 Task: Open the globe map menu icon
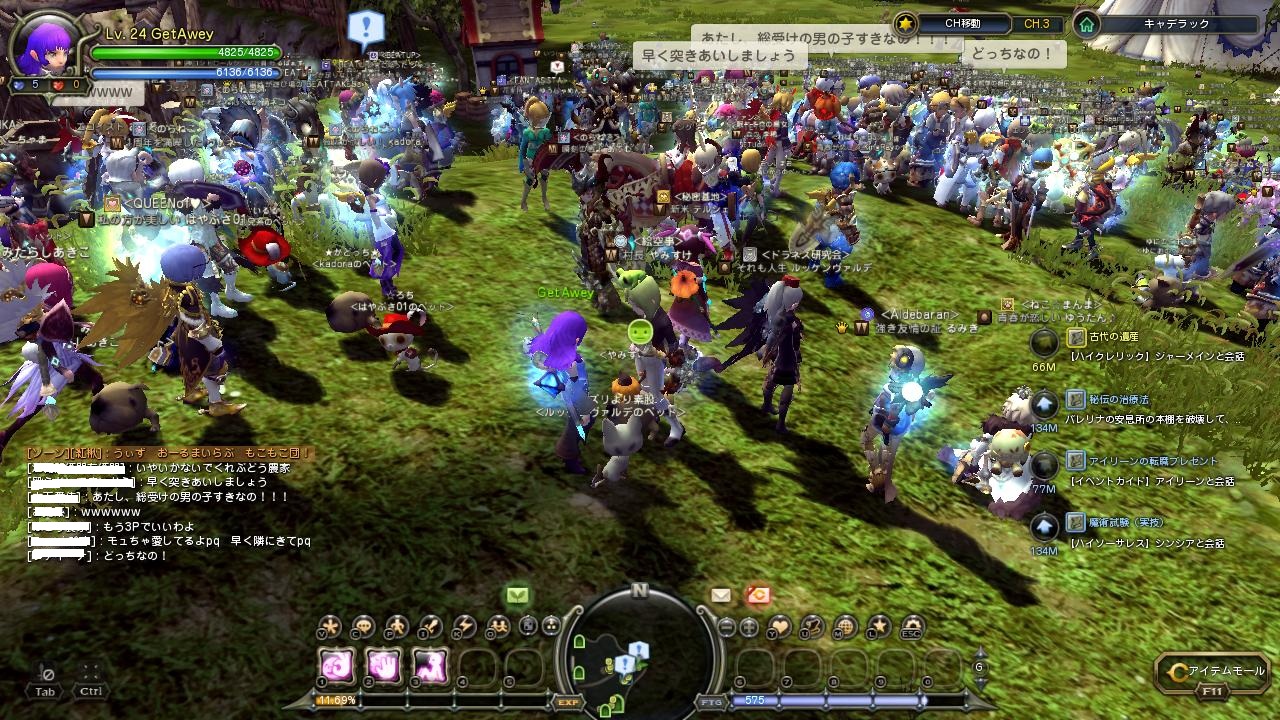(x=845, y=627)
